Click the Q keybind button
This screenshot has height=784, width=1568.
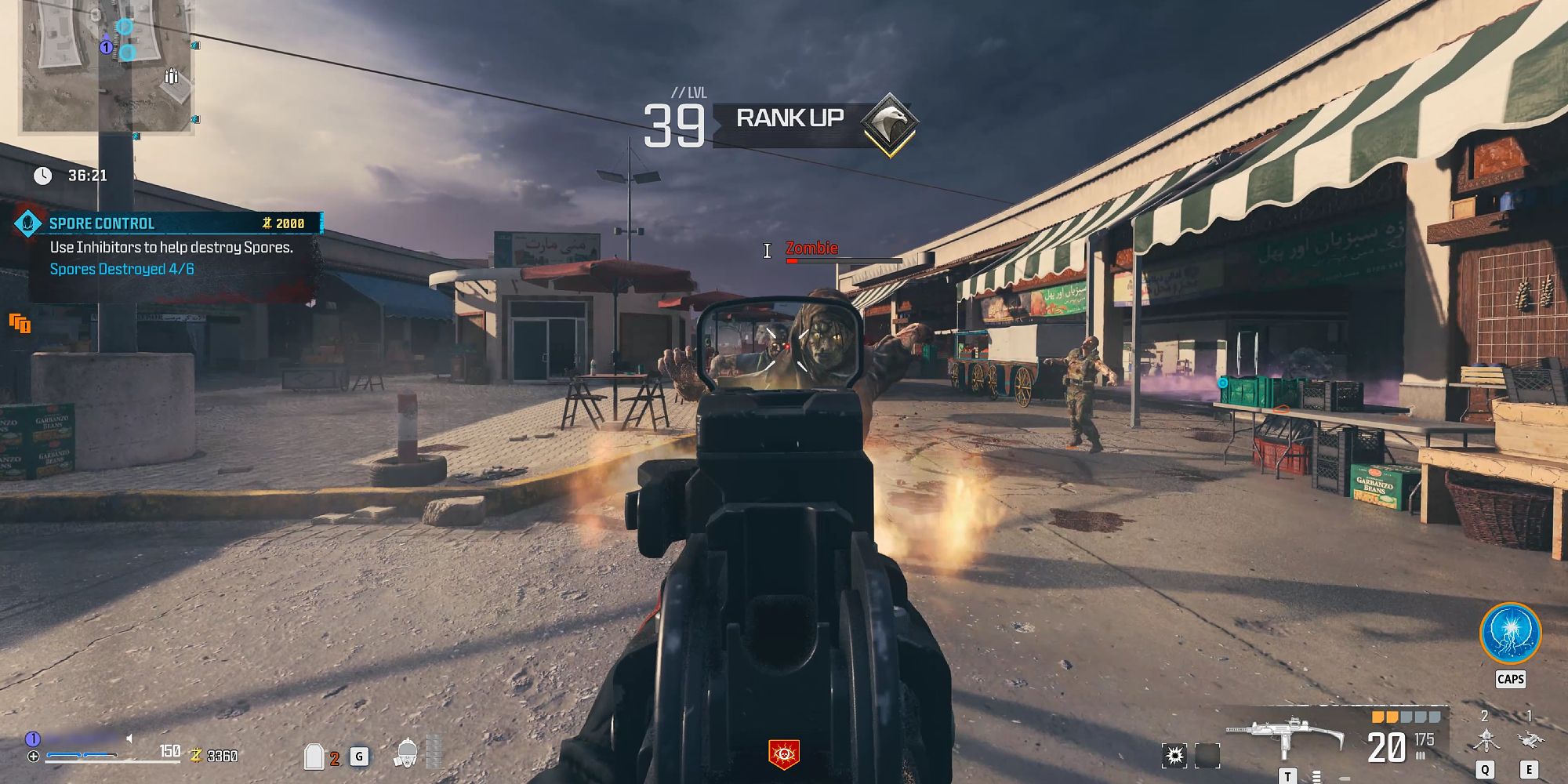(1485, 769)
